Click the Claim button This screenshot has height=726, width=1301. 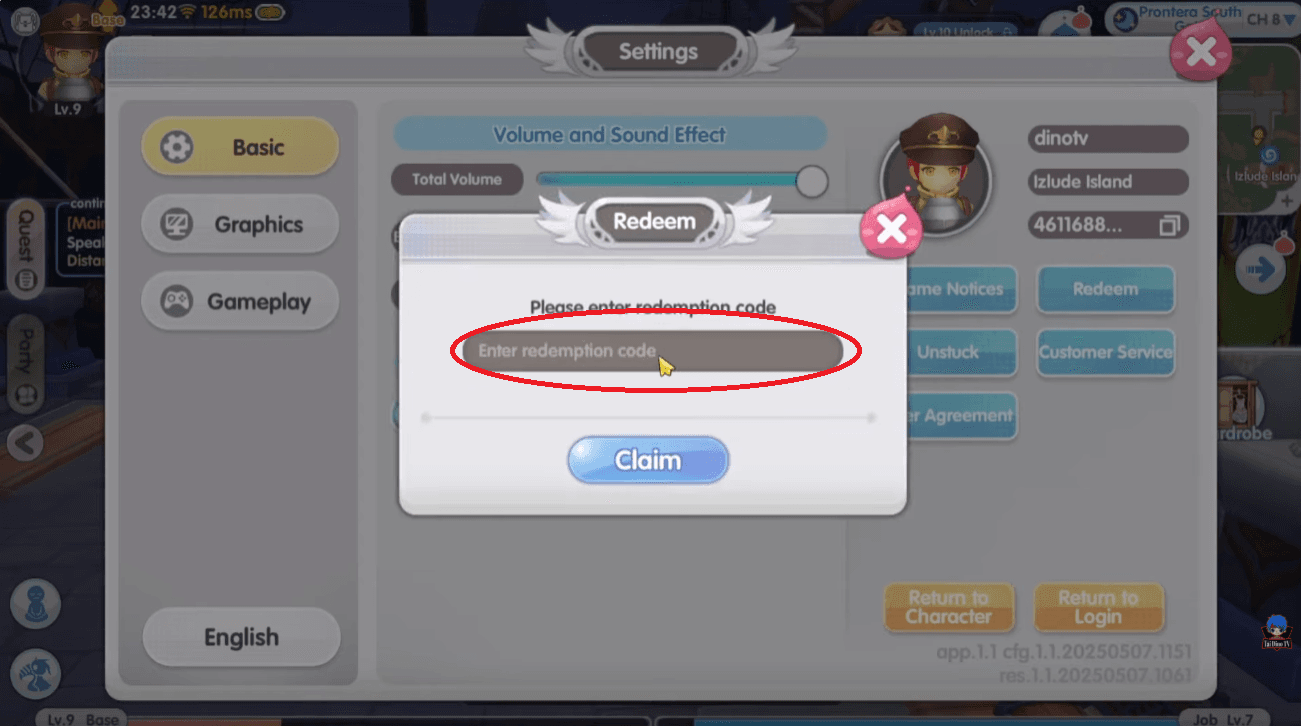(648, 459)
